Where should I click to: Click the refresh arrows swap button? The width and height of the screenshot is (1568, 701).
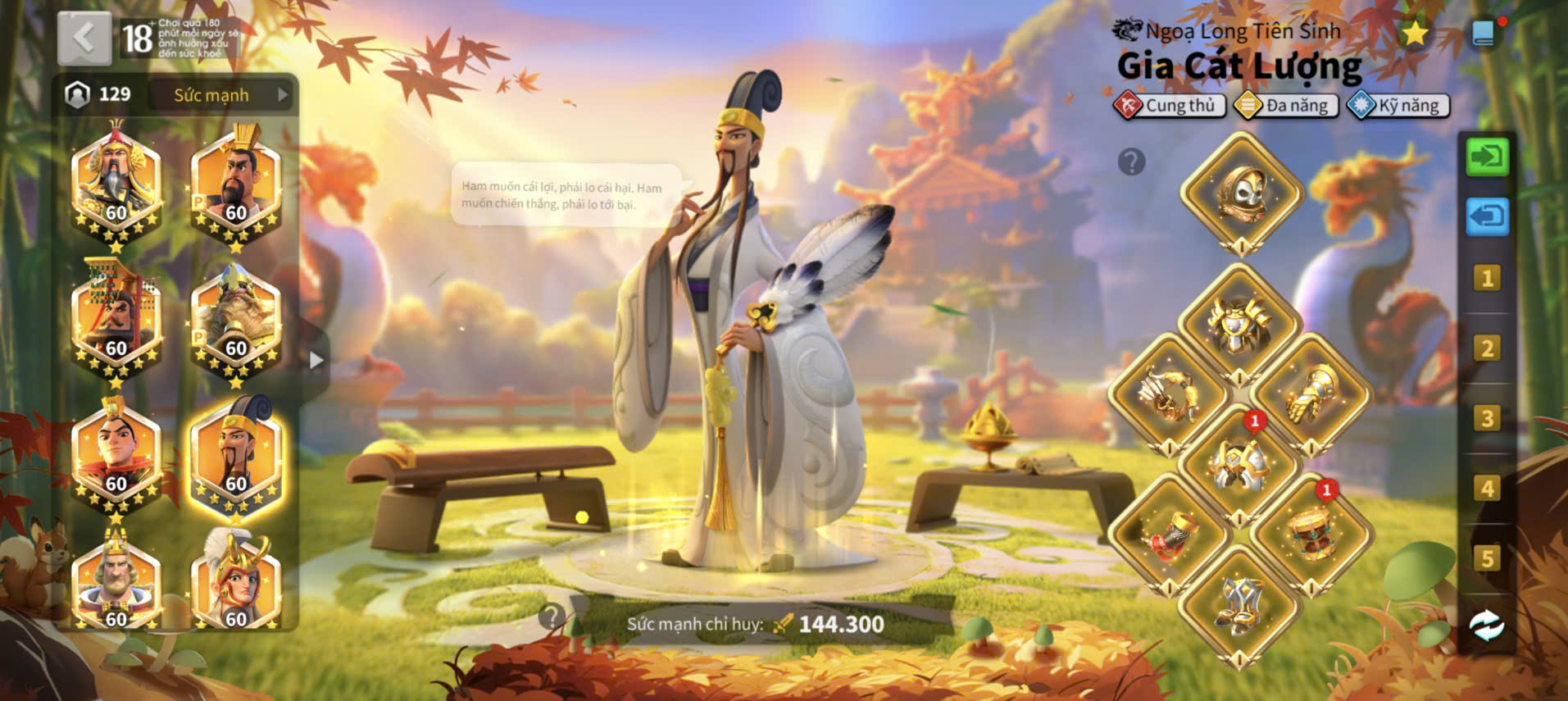[1487, 627]
